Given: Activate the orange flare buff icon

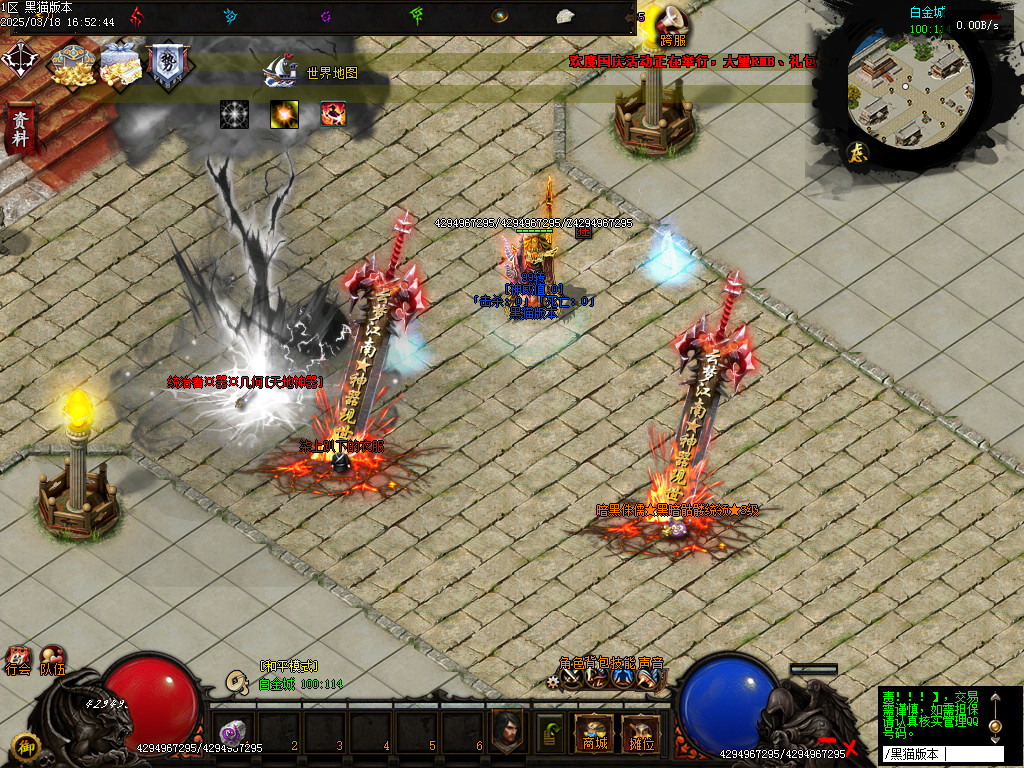Looking at the screenshot, I should (284, 114).
